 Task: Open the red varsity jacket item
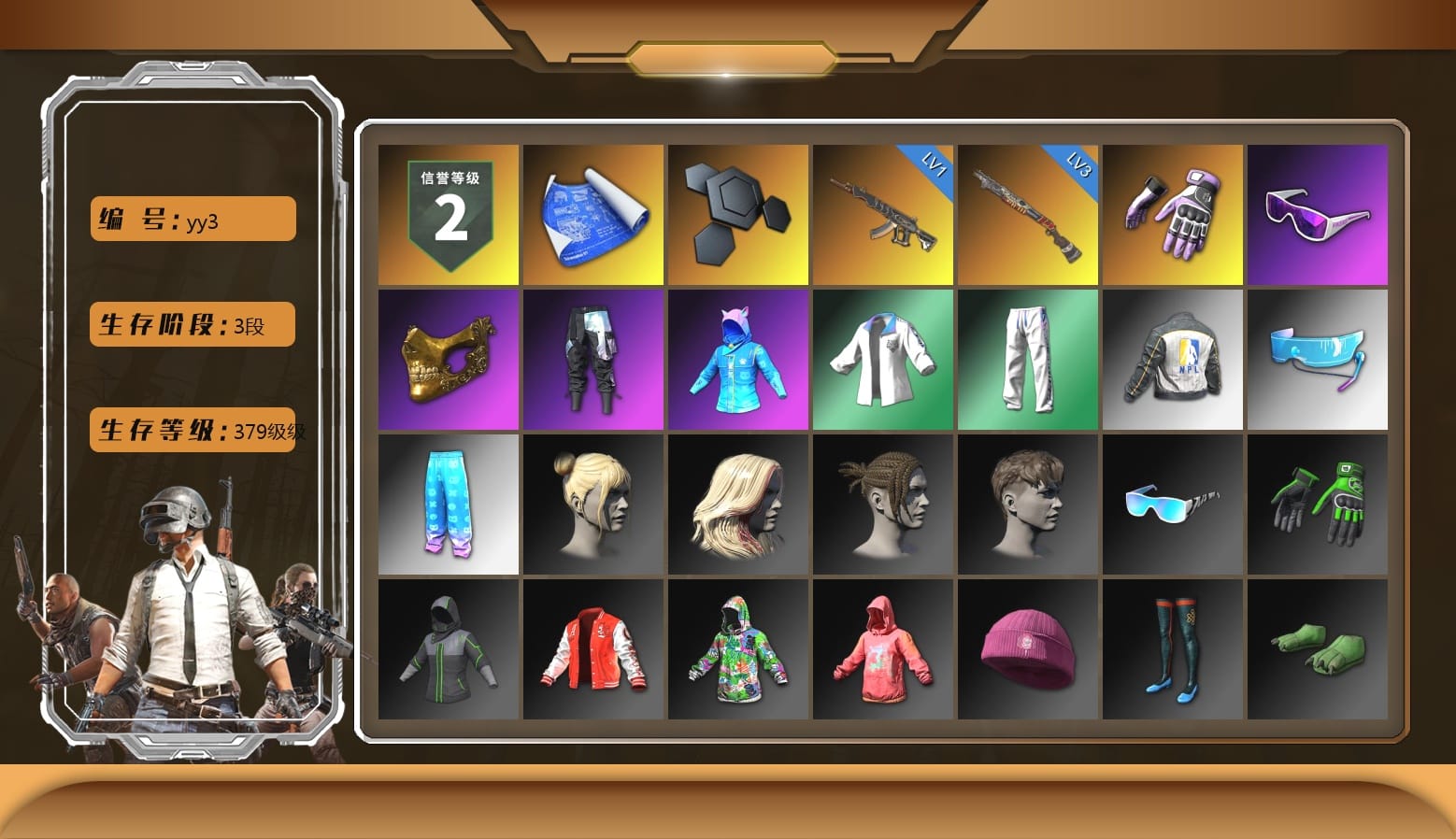(592, 649)
